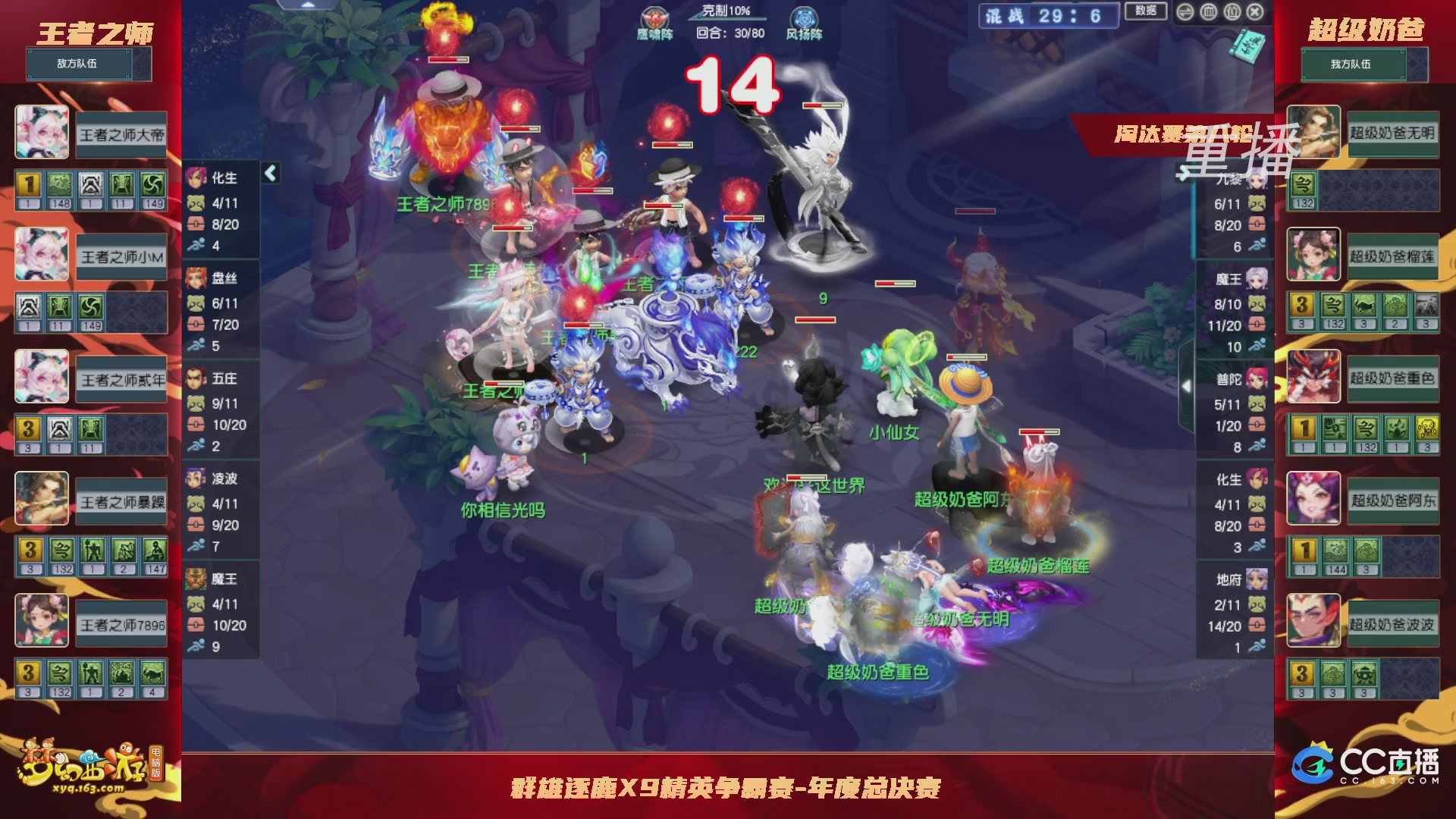Select the 鹰啸阵 formation icon
The image size is (1456, 819).
point(654,16)
